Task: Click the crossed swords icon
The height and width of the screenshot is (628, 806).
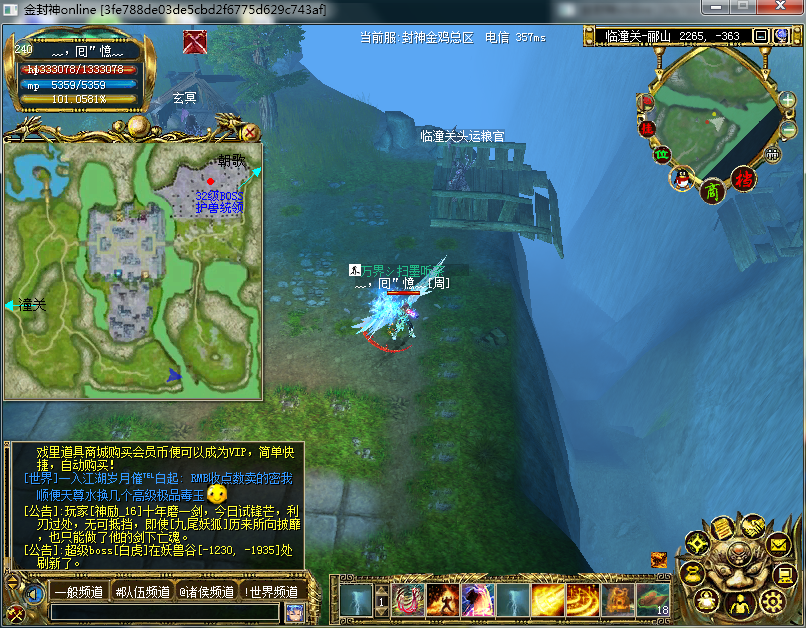Action: pyautogui.click(x=195, y=42)
